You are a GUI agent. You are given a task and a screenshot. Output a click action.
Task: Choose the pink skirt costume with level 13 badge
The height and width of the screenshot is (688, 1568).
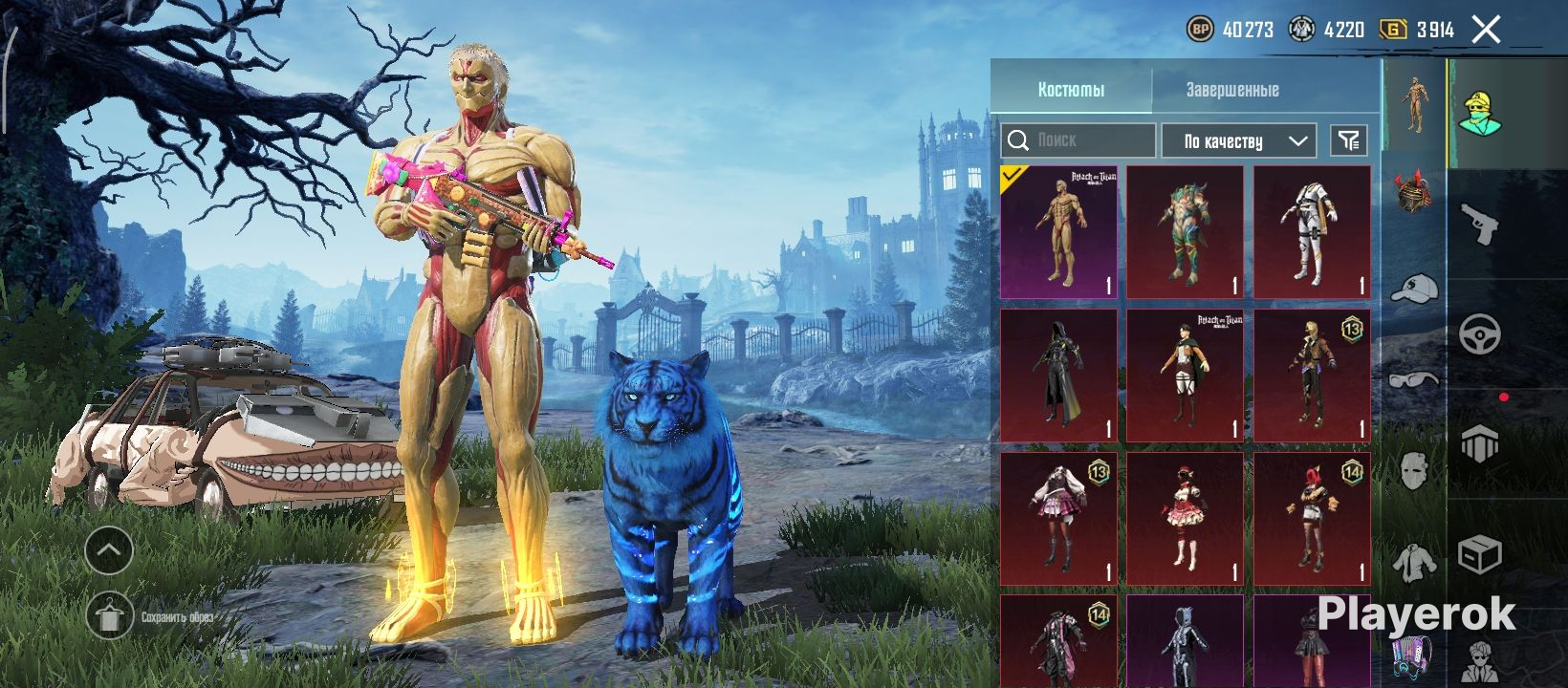(x=1058, y=519)
